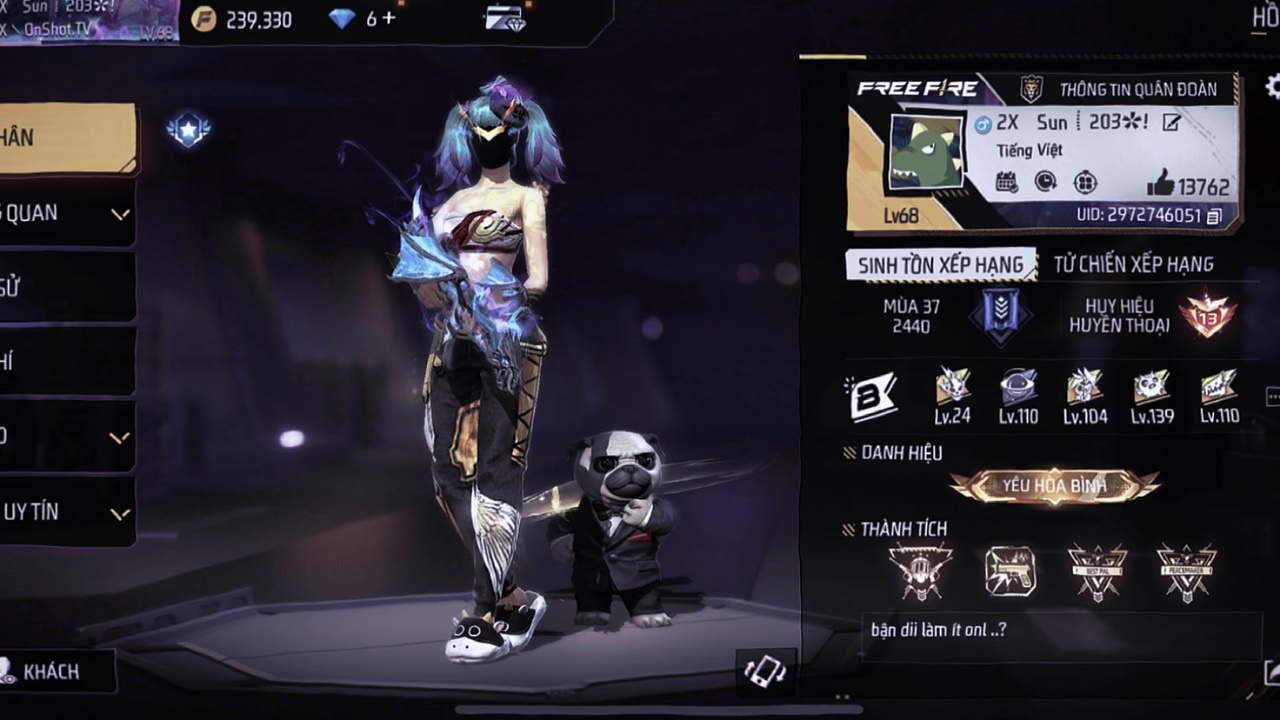The image size is (1280, 720).
Task: Open the Khách button
Action: (x=50, y=671)
